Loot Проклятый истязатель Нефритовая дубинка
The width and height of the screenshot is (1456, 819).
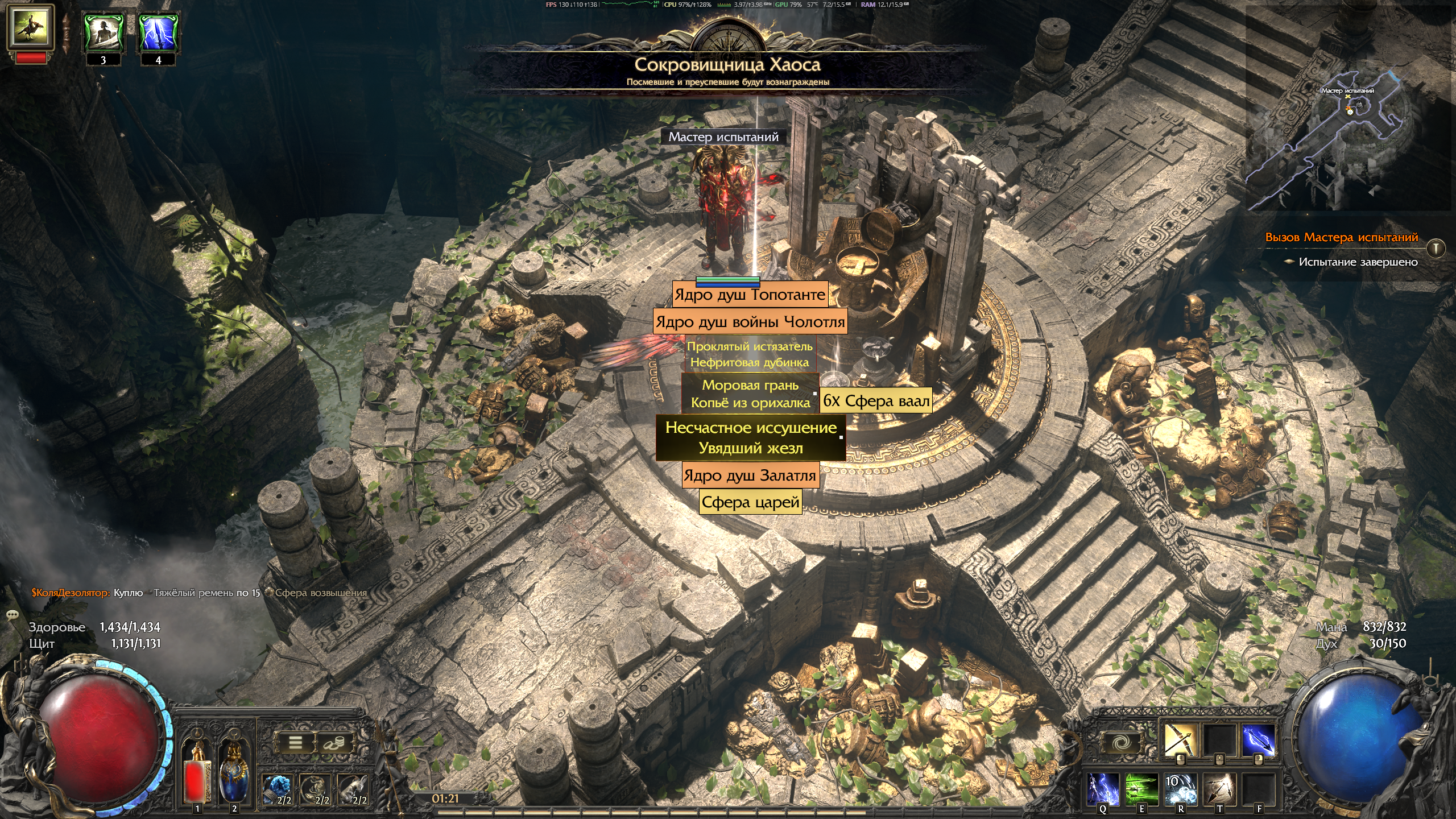pyautogui.click(x=750, y=354)
